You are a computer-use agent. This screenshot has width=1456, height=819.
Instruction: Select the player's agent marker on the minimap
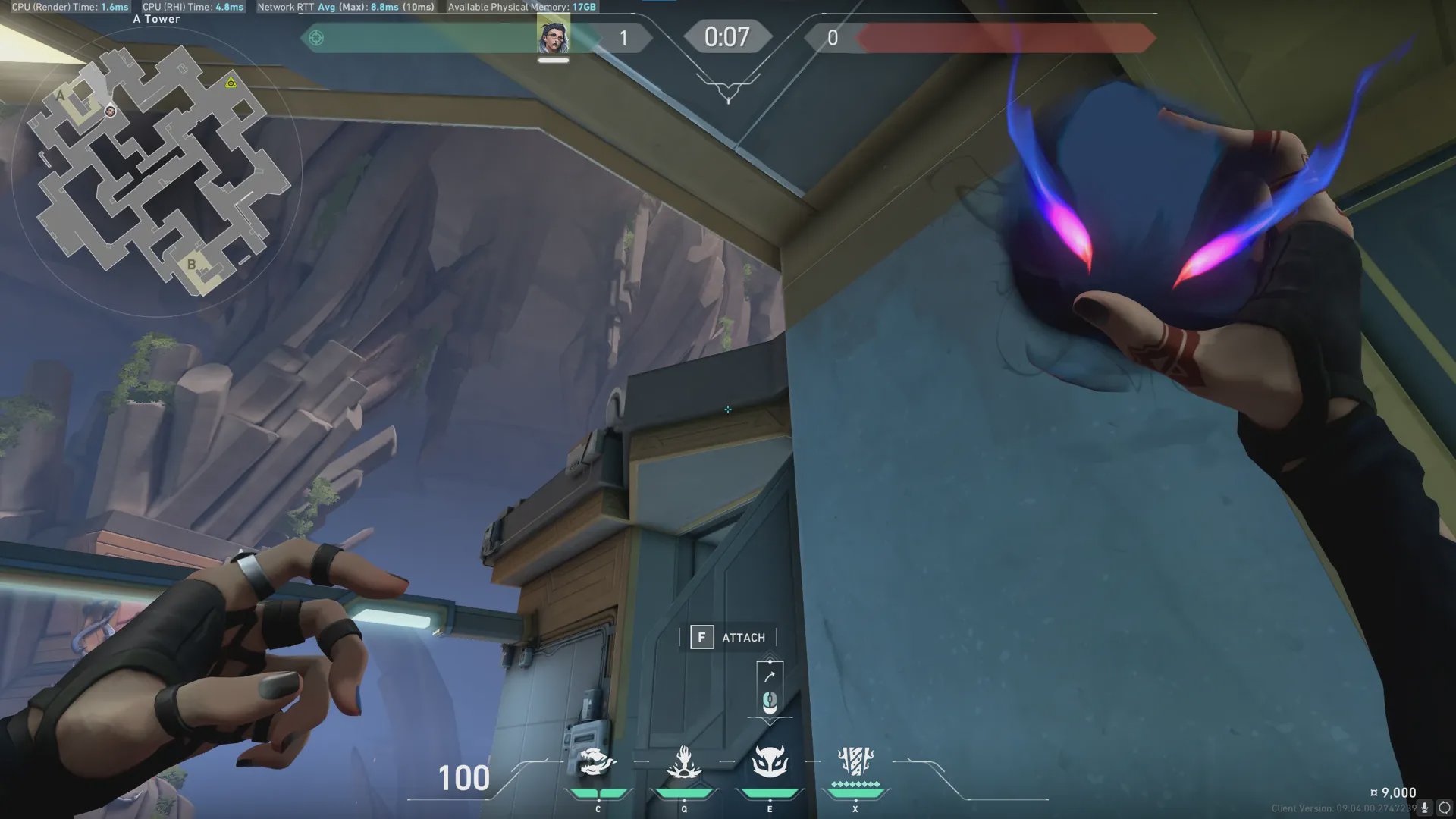point(111,111)
